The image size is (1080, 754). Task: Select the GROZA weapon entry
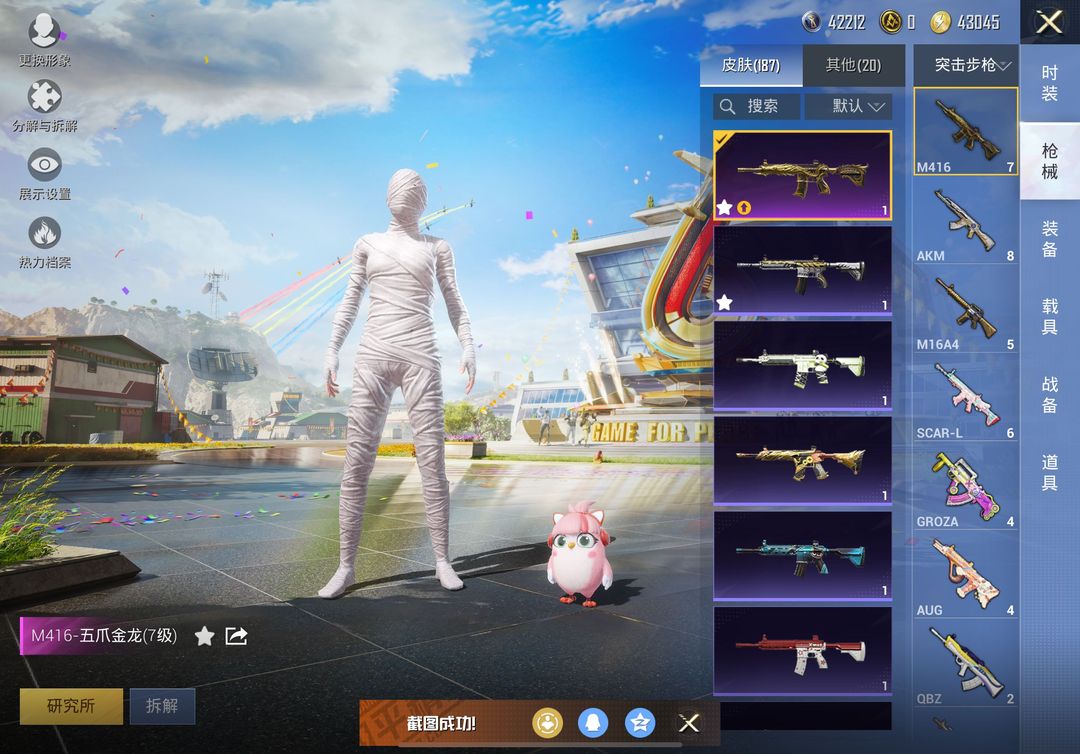point(965,489)
